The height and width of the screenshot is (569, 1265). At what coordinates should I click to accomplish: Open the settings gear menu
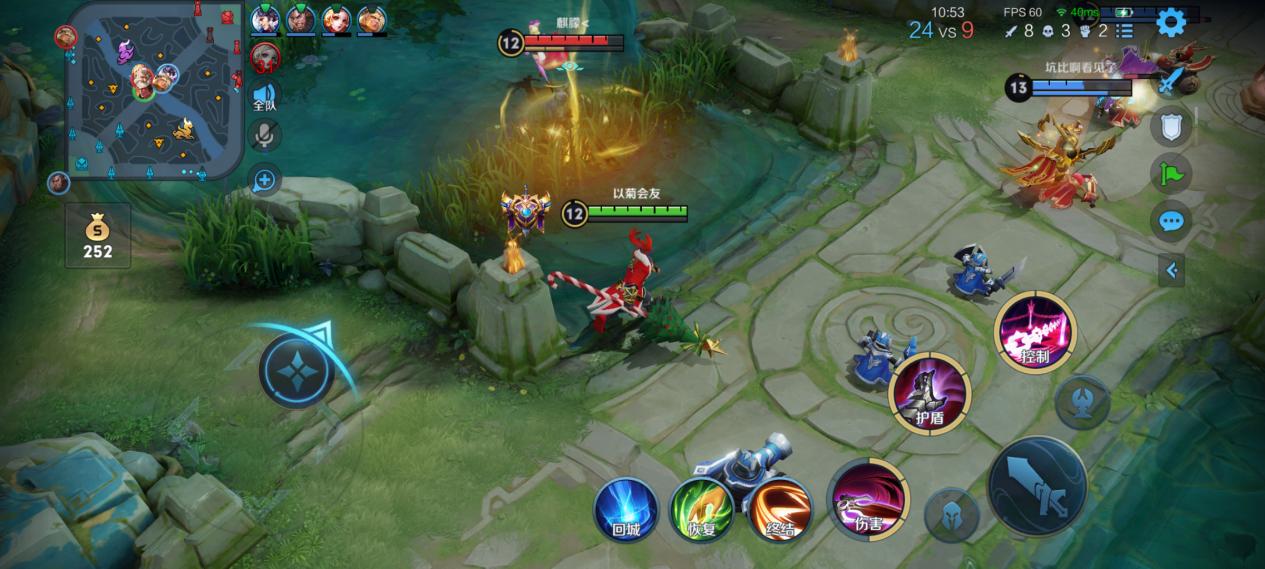coord(1170,21)
